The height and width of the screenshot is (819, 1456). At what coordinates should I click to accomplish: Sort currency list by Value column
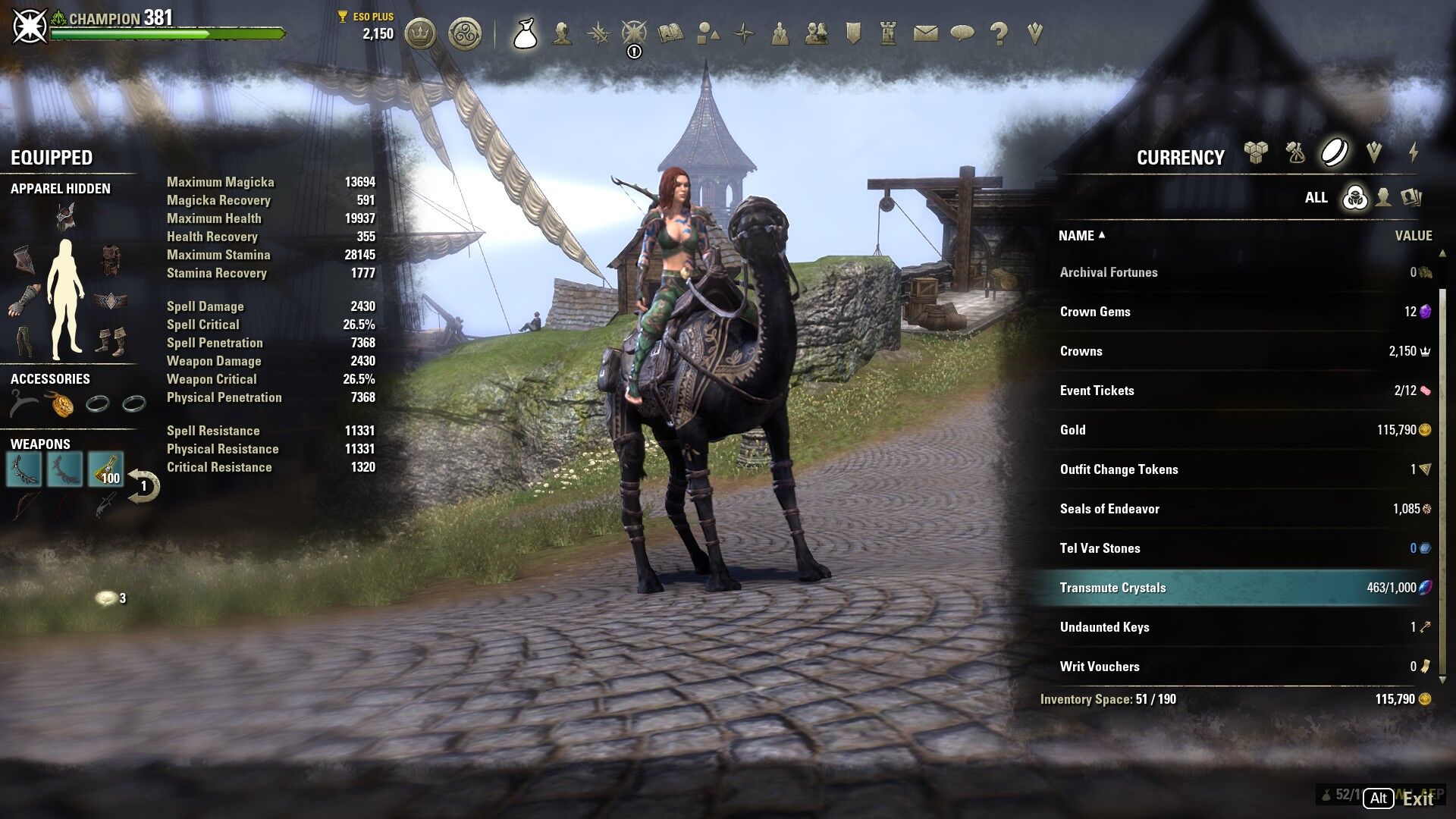click(1413, 236)
